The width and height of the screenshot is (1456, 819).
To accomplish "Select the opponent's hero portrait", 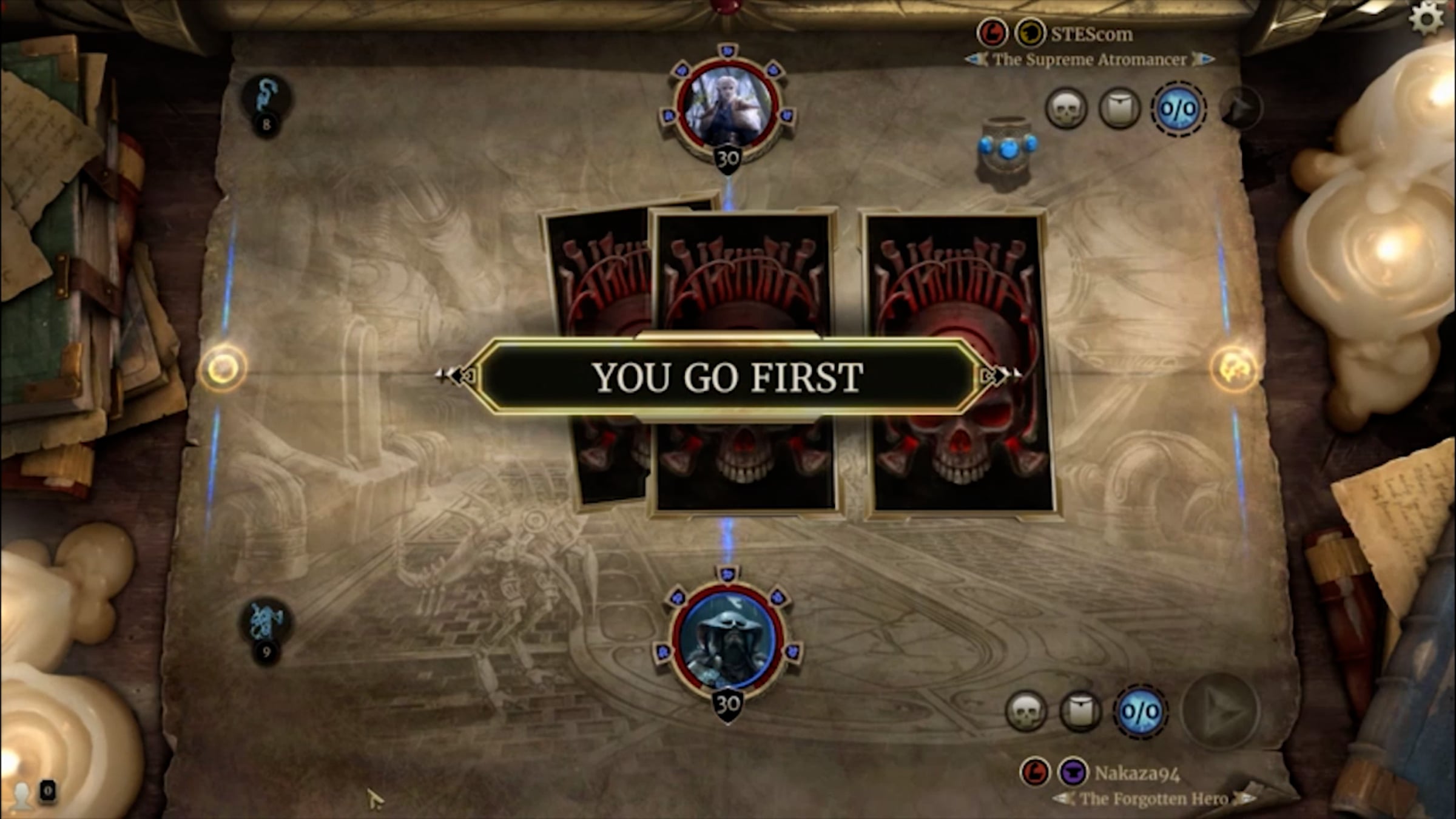I will click(727, 107).
